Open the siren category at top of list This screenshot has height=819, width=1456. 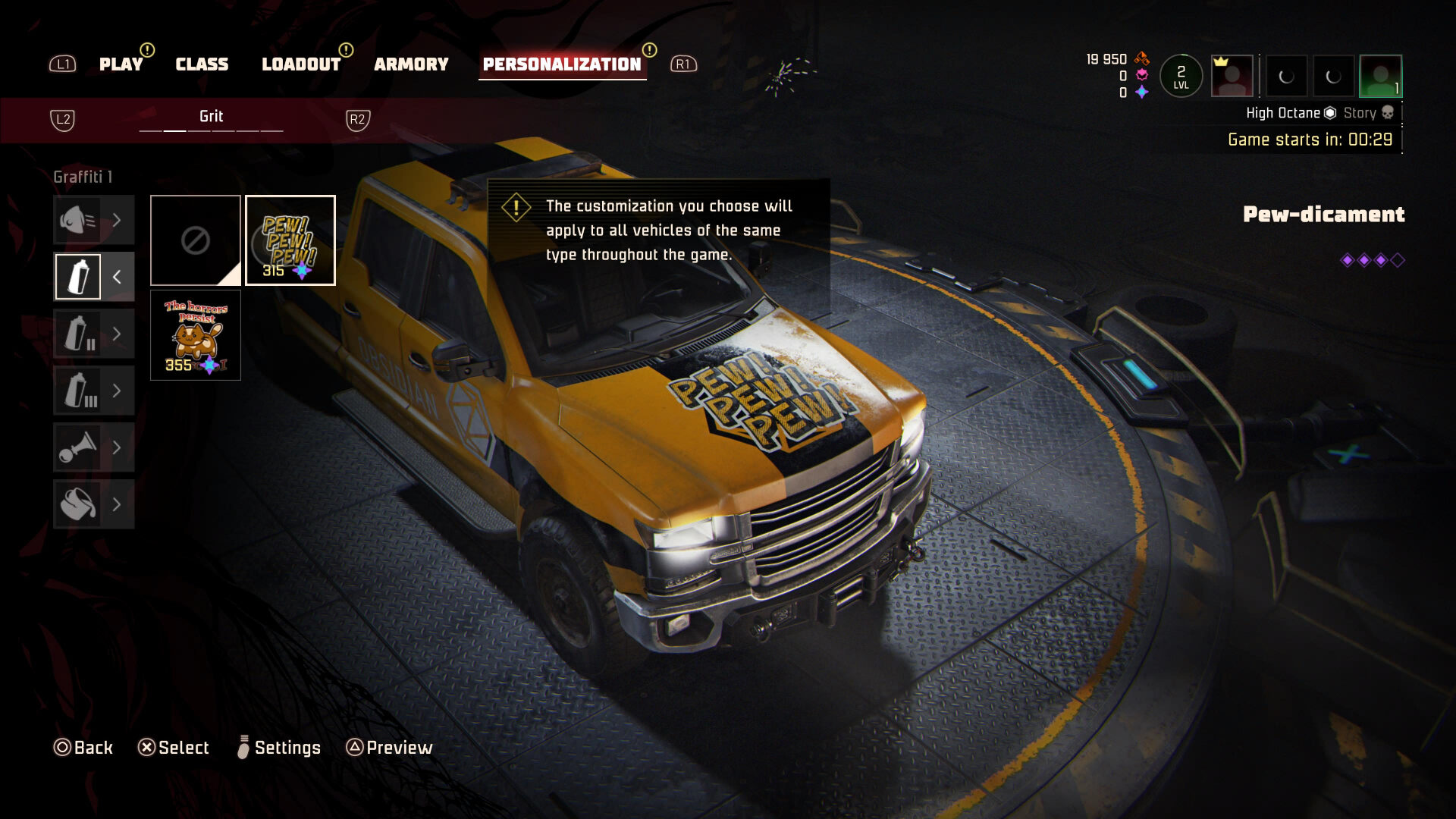coord(93,220)
